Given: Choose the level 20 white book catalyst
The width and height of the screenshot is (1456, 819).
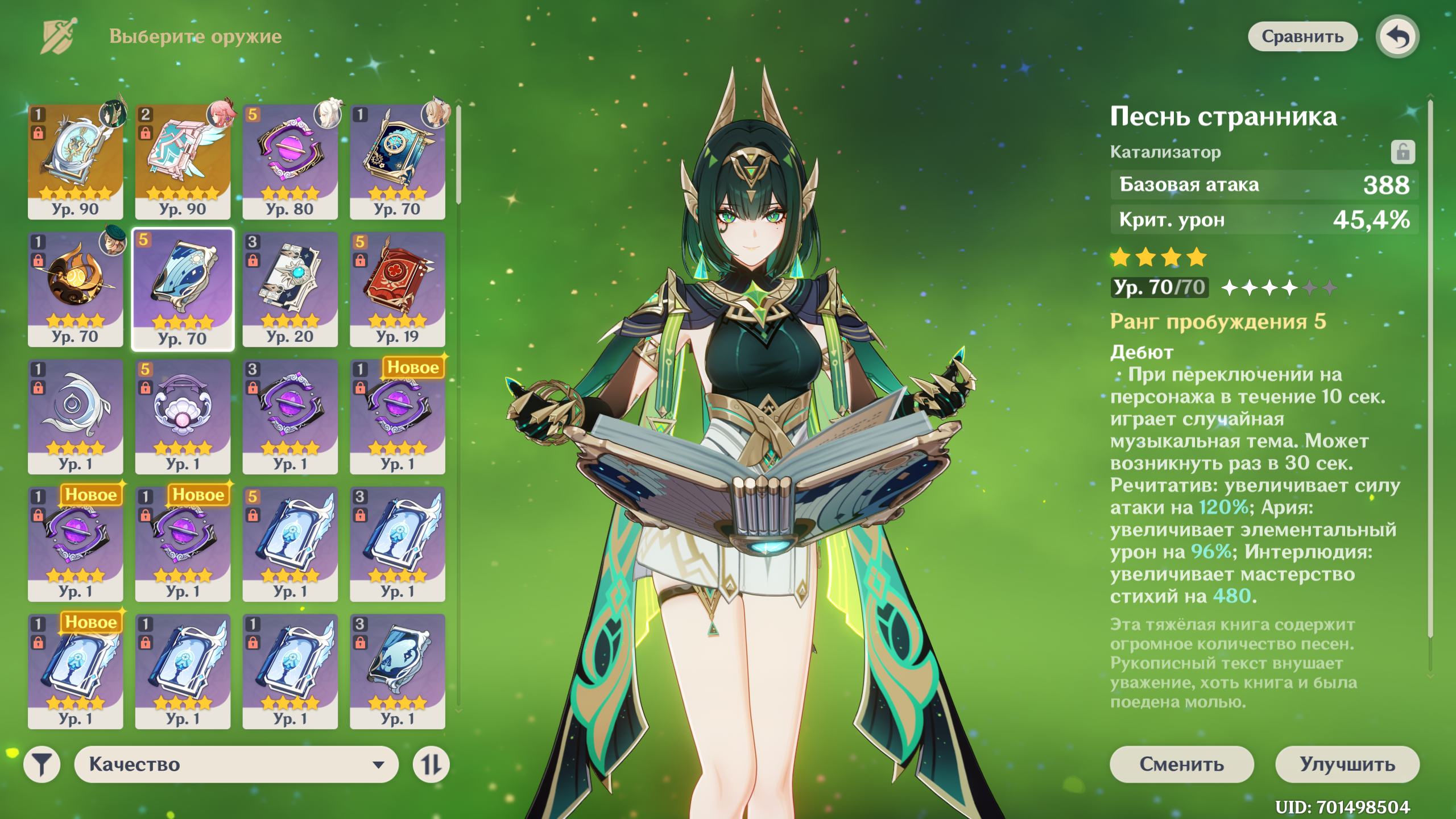Looking at the screenshot, I should 290,288.
